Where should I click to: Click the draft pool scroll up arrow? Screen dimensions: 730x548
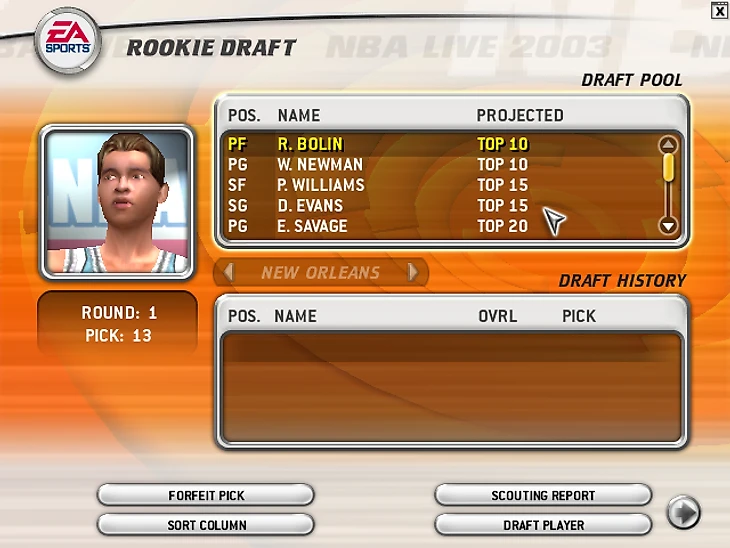(668, 145)
